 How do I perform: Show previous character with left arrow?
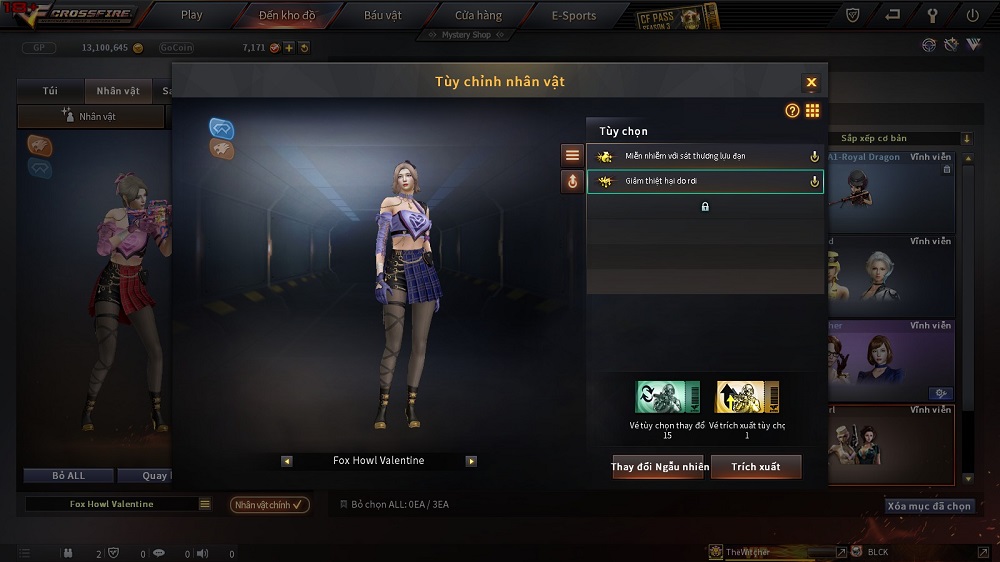point(287,461)
